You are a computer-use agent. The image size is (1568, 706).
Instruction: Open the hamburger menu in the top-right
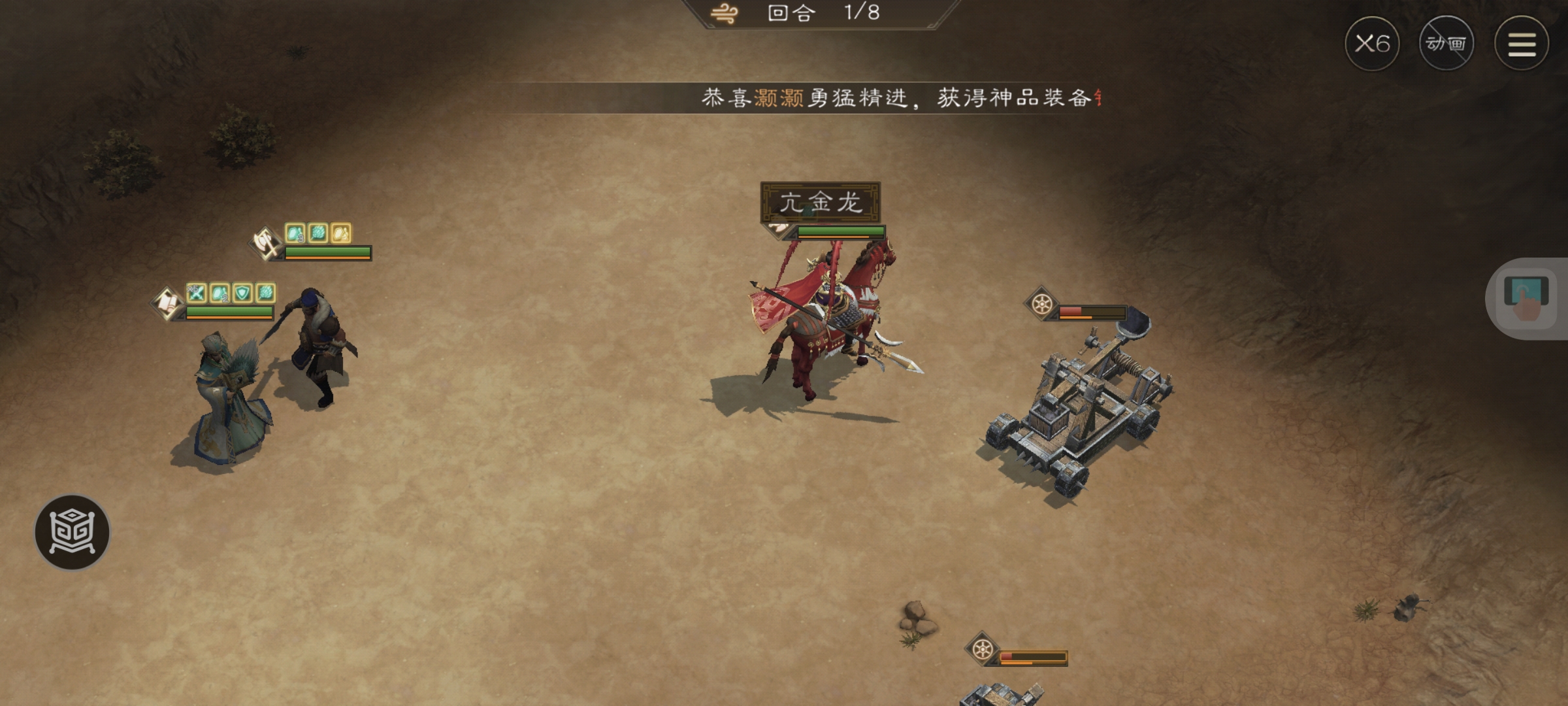tap(1522, 44)
